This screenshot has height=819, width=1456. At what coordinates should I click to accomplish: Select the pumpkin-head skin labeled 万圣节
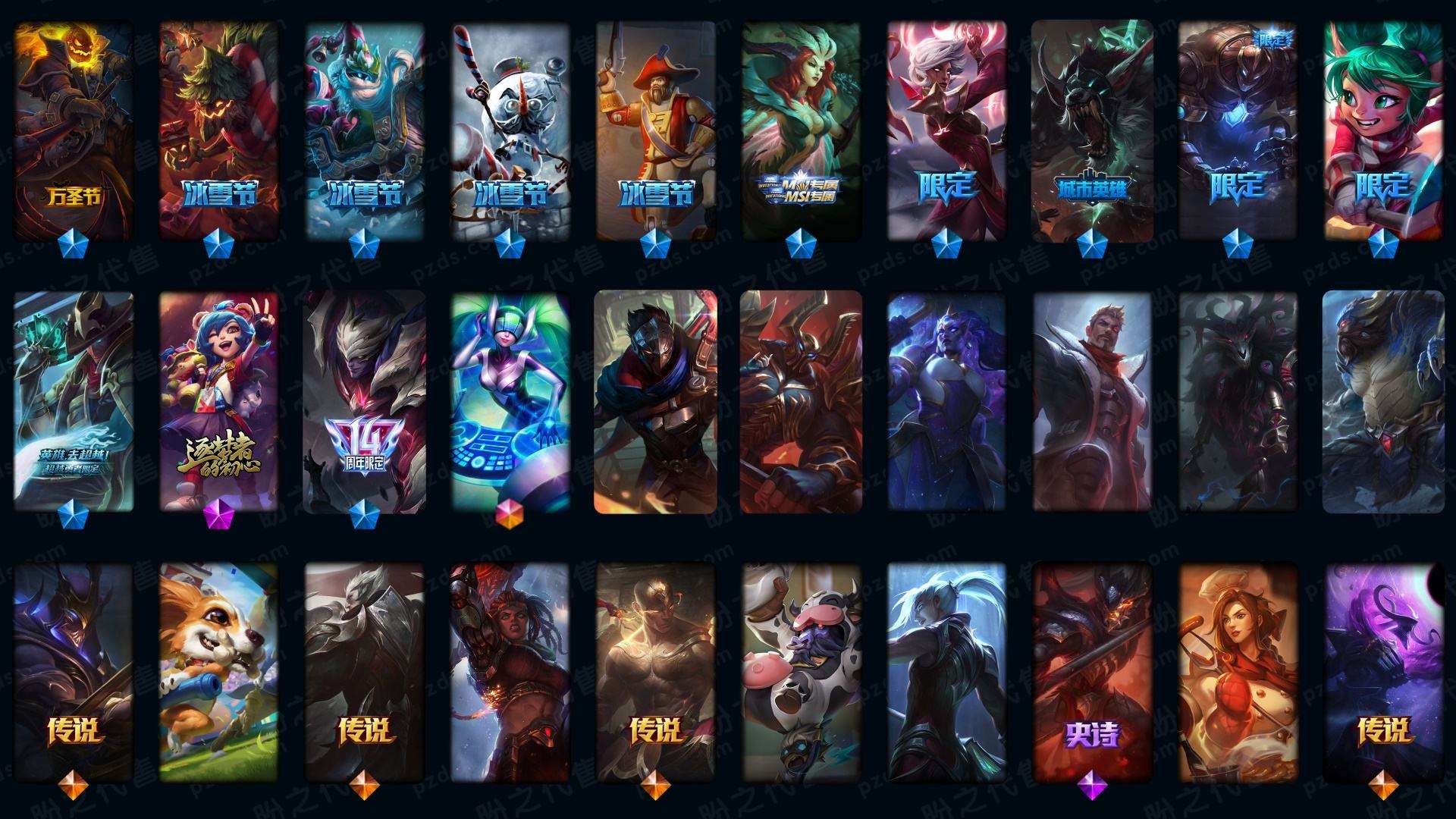click(x=74, y=129)
